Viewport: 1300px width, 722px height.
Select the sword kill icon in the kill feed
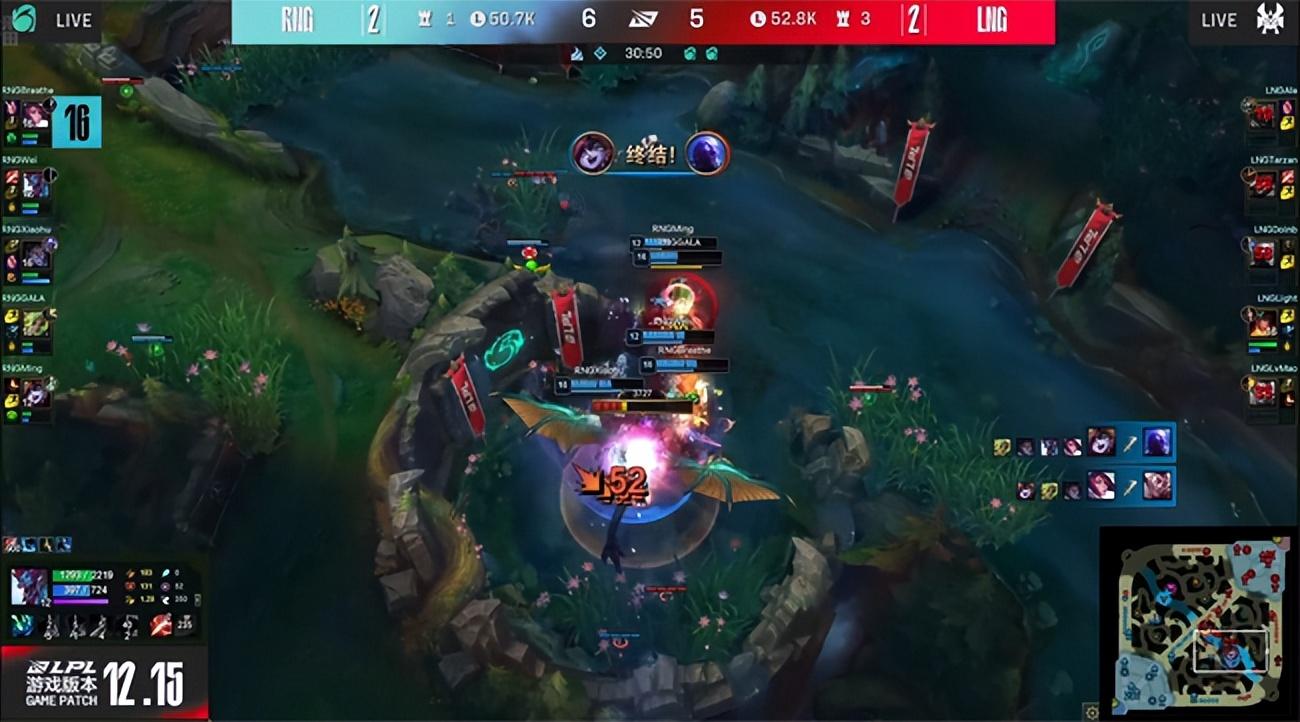[1130, 444]
